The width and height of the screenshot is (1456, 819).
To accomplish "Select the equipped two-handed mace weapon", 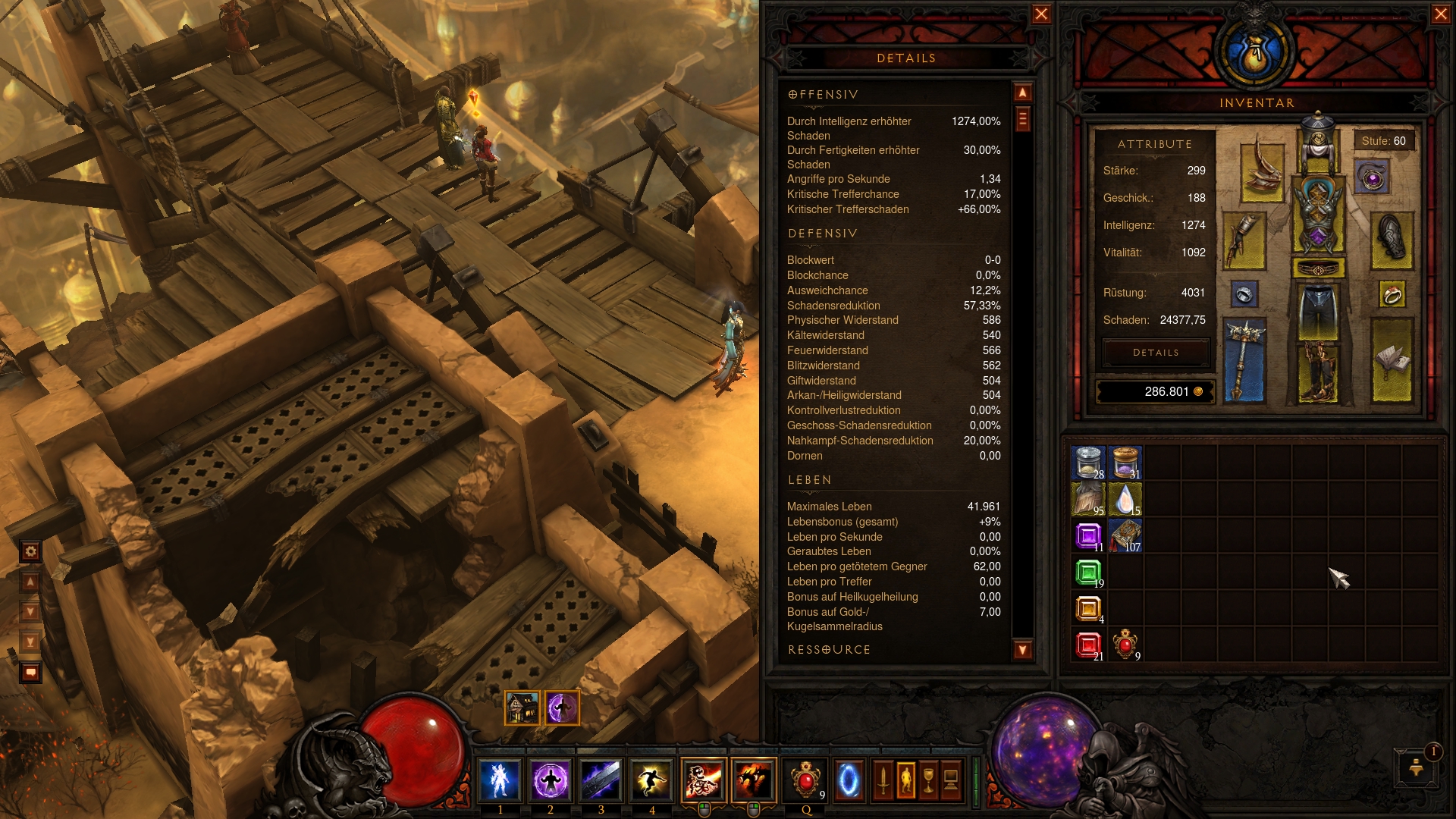I will coord(1244,359).
